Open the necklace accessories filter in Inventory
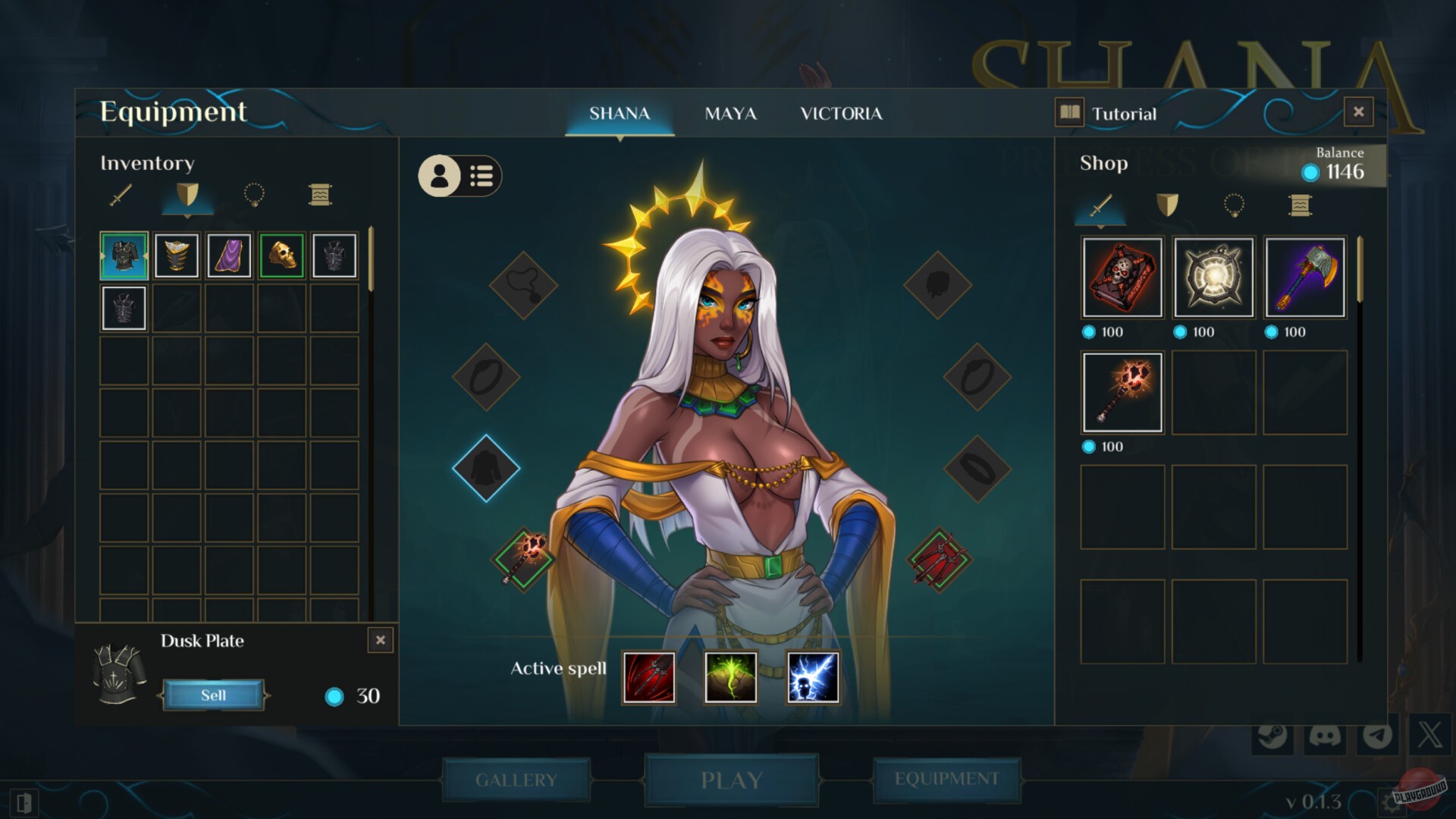1456x819 pixels. tap(254, 196)
